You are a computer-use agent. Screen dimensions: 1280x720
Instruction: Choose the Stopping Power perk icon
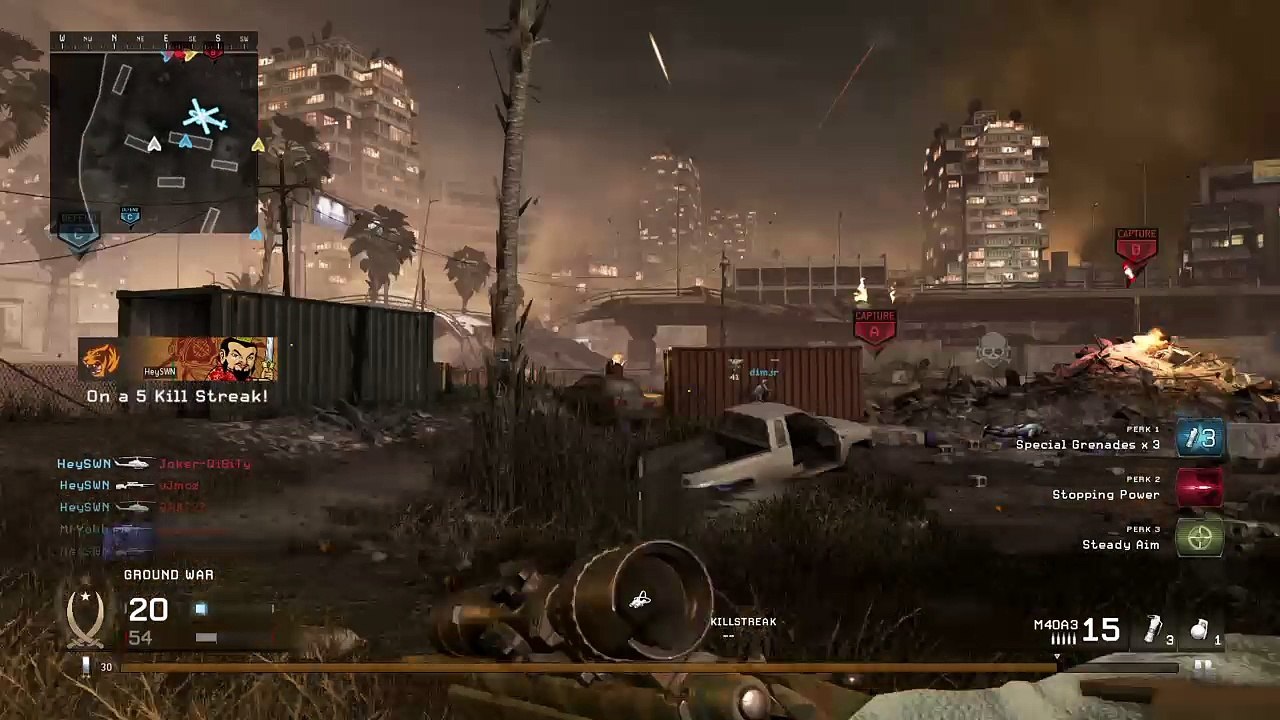coord(1200,489)
